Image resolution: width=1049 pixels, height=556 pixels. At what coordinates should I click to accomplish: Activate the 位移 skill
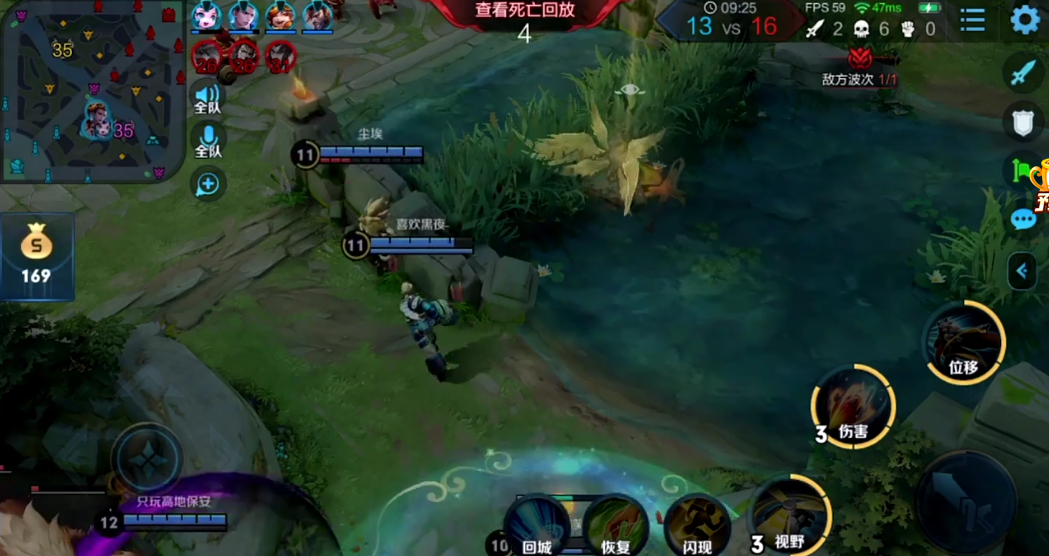coord(963,343)
